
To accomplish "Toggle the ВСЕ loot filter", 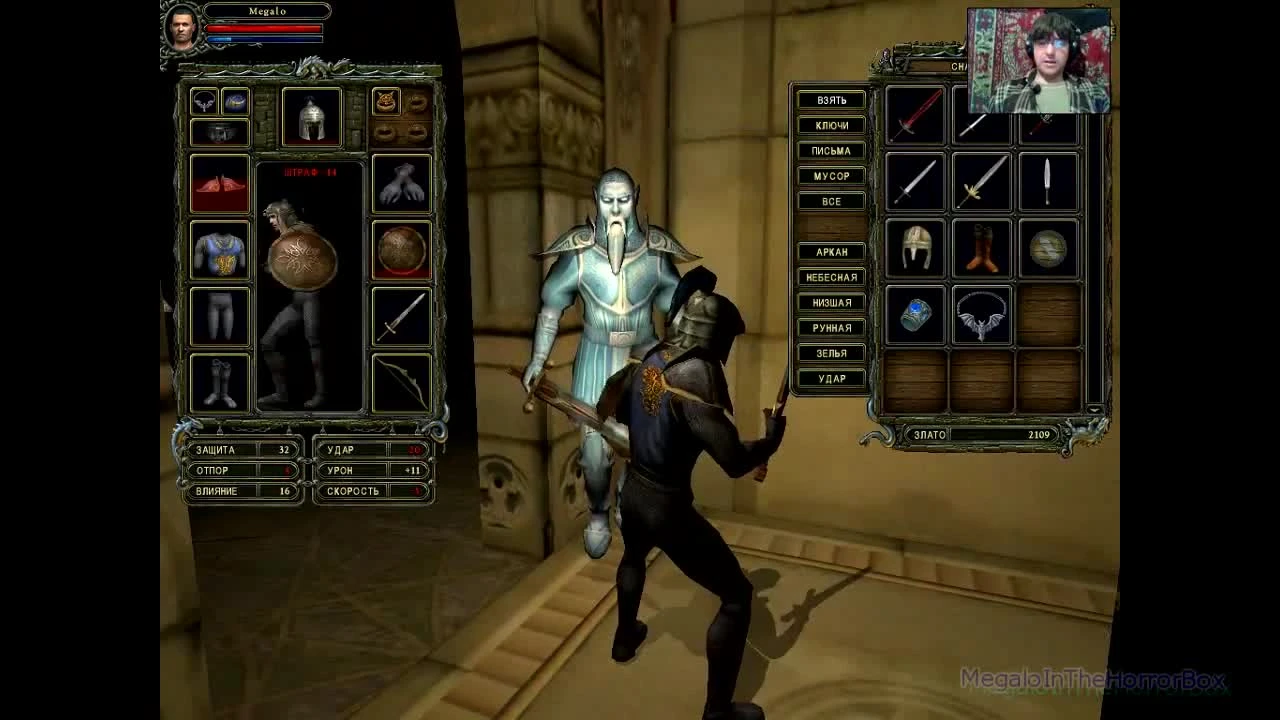I will 832,200.
